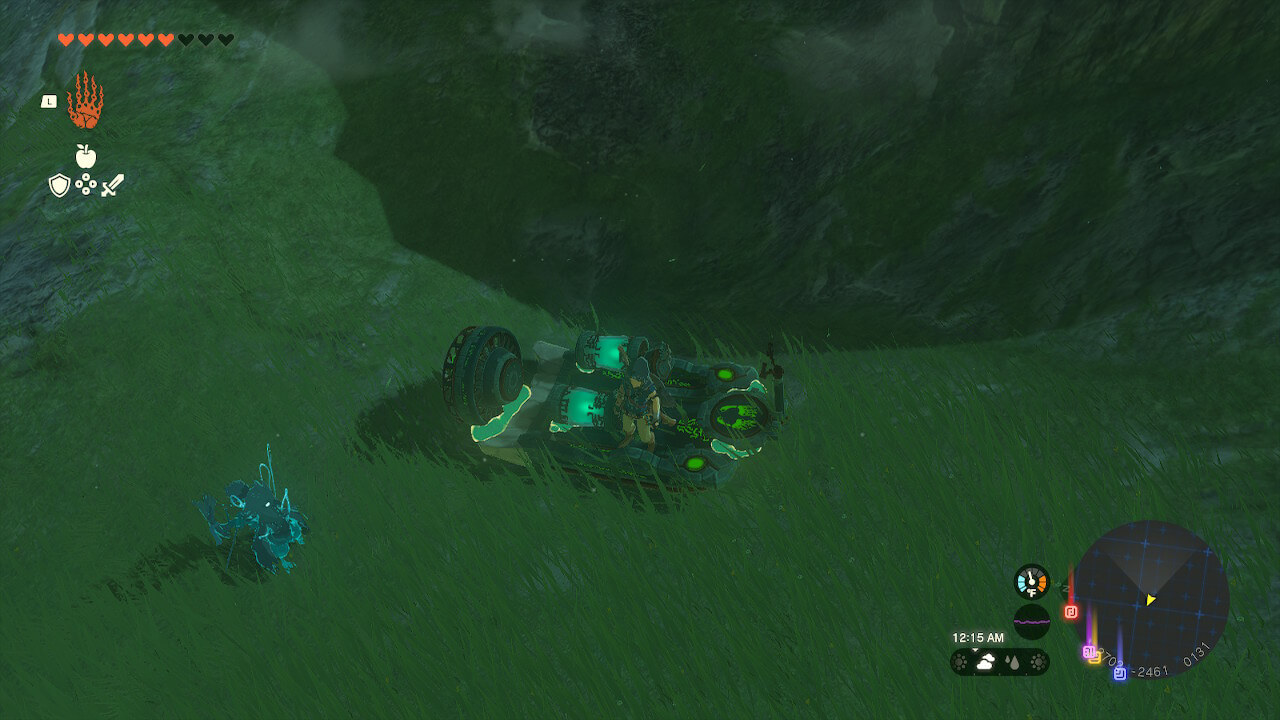This screenshot has height=720, width=1280.
Task: Select the apple materials shortcut icon
Action: 86,156
